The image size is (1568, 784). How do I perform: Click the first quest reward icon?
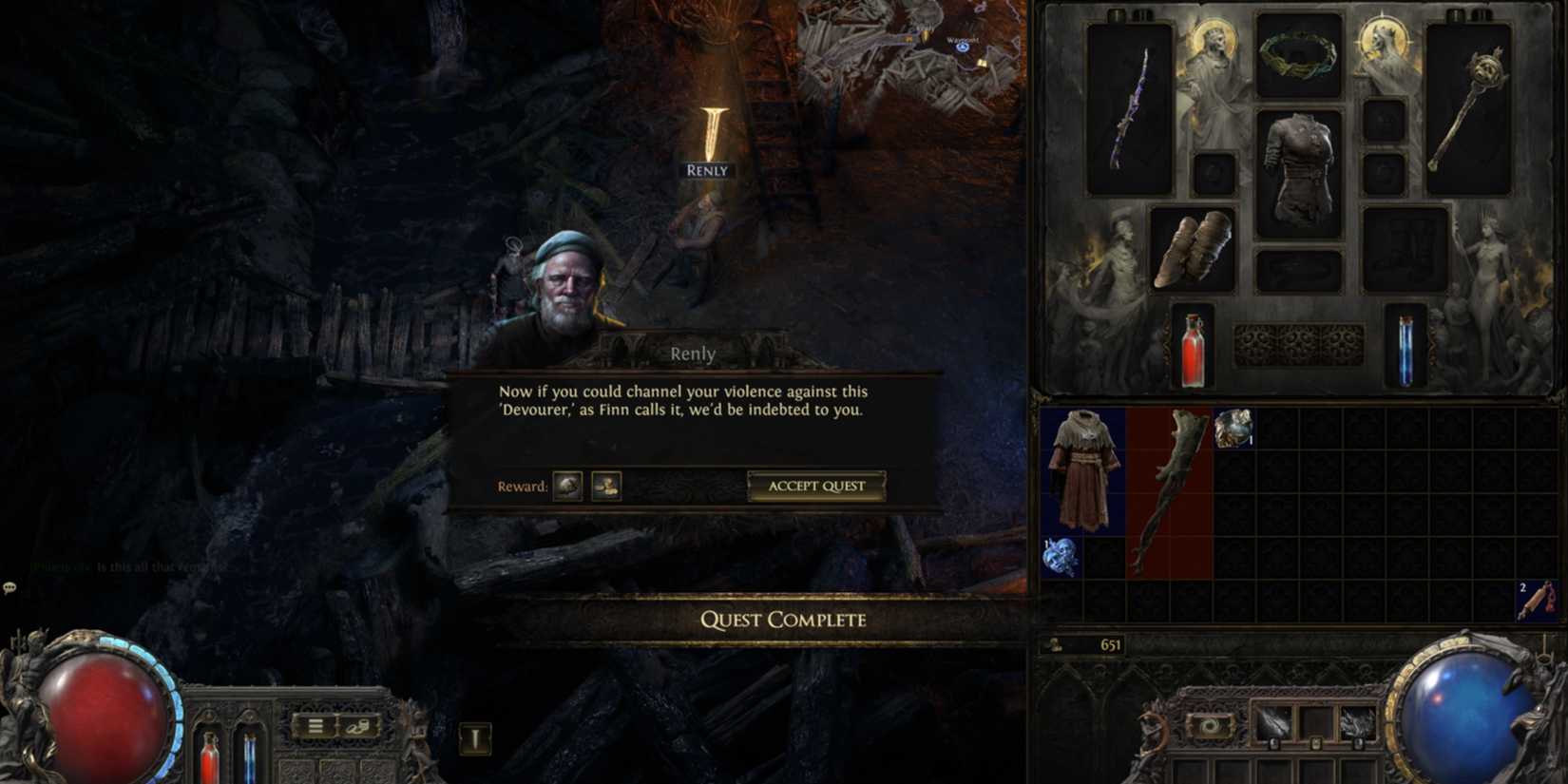click(566, 486)
